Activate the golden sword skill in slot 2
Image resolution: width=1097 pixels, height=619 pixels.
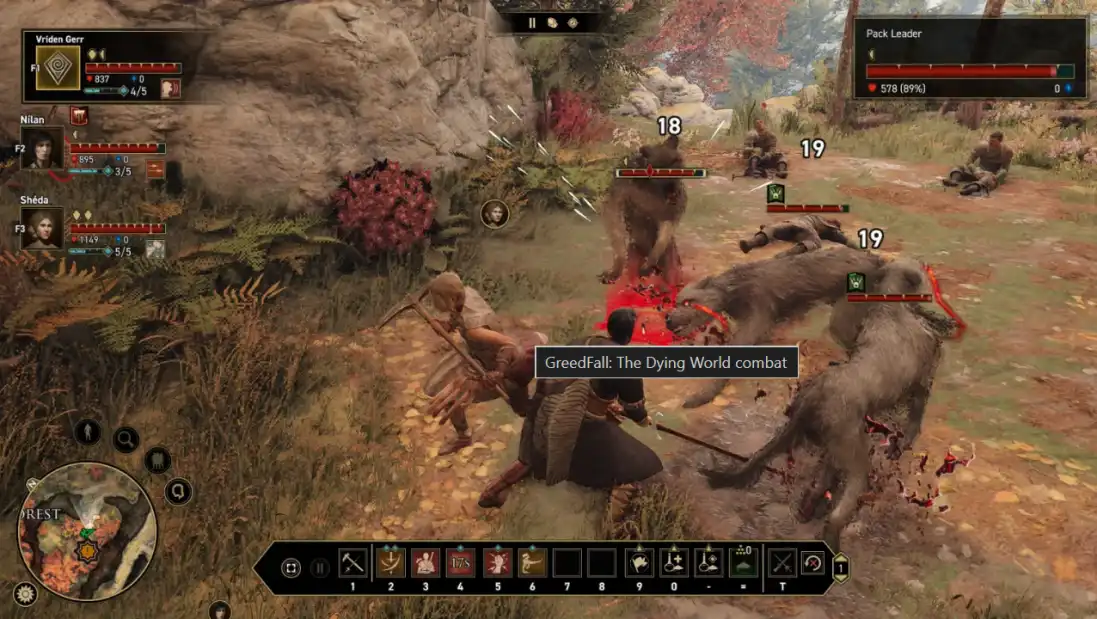click(389, 563)
